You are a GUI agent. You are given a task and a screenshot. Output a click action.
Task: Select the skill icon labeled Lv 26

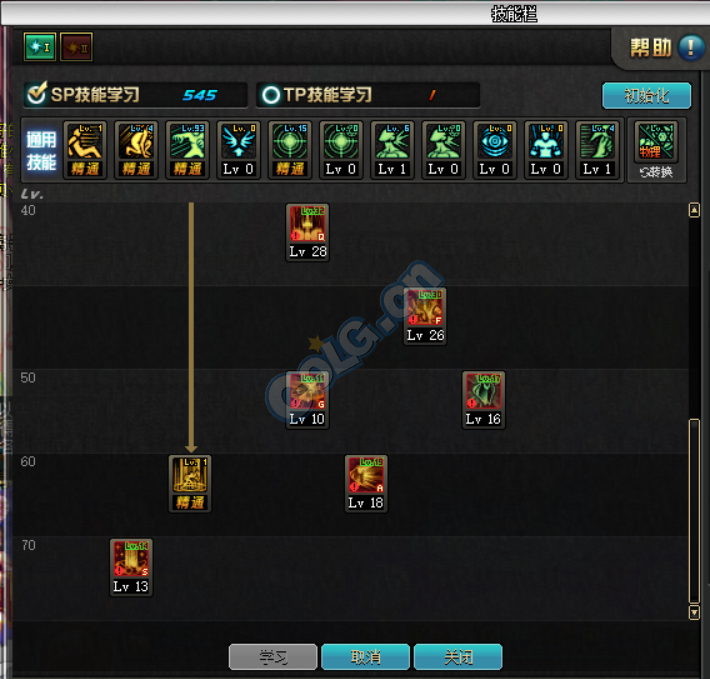[425, 309]
